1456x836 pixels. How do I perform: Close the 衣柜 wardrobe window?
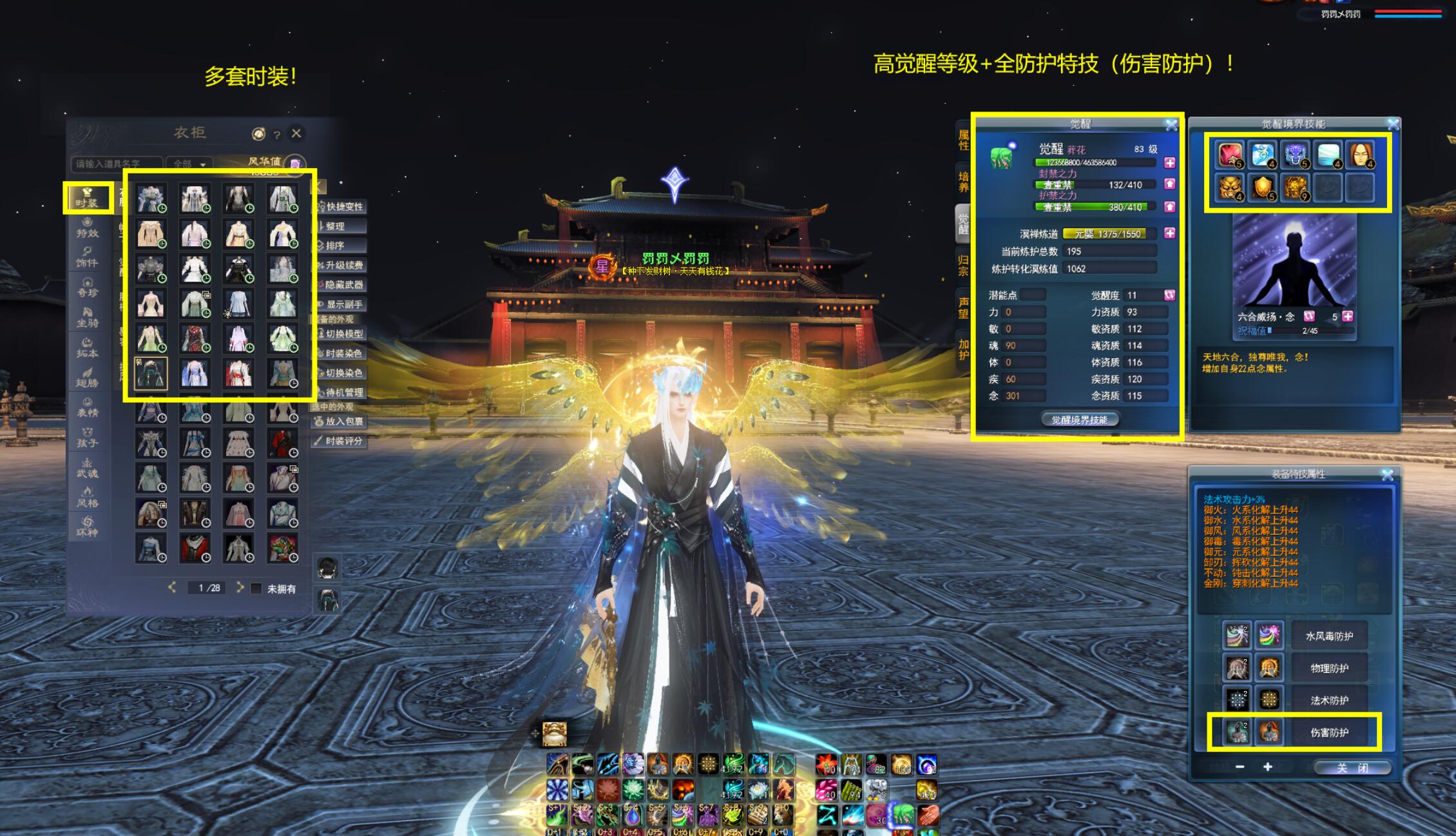click(296, 133)
